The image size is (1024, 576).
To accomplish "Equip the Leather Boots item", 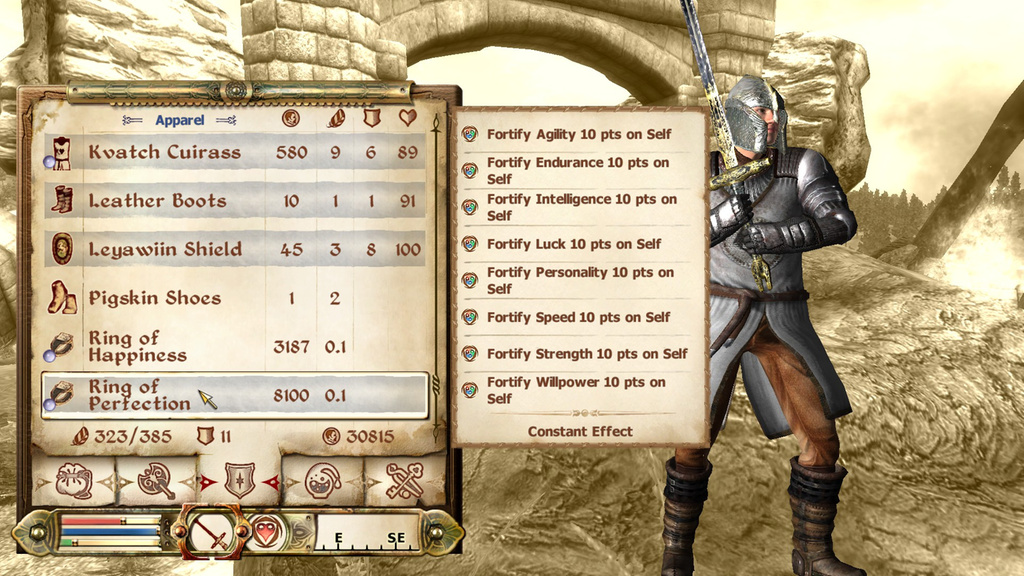I will (235, 201).
